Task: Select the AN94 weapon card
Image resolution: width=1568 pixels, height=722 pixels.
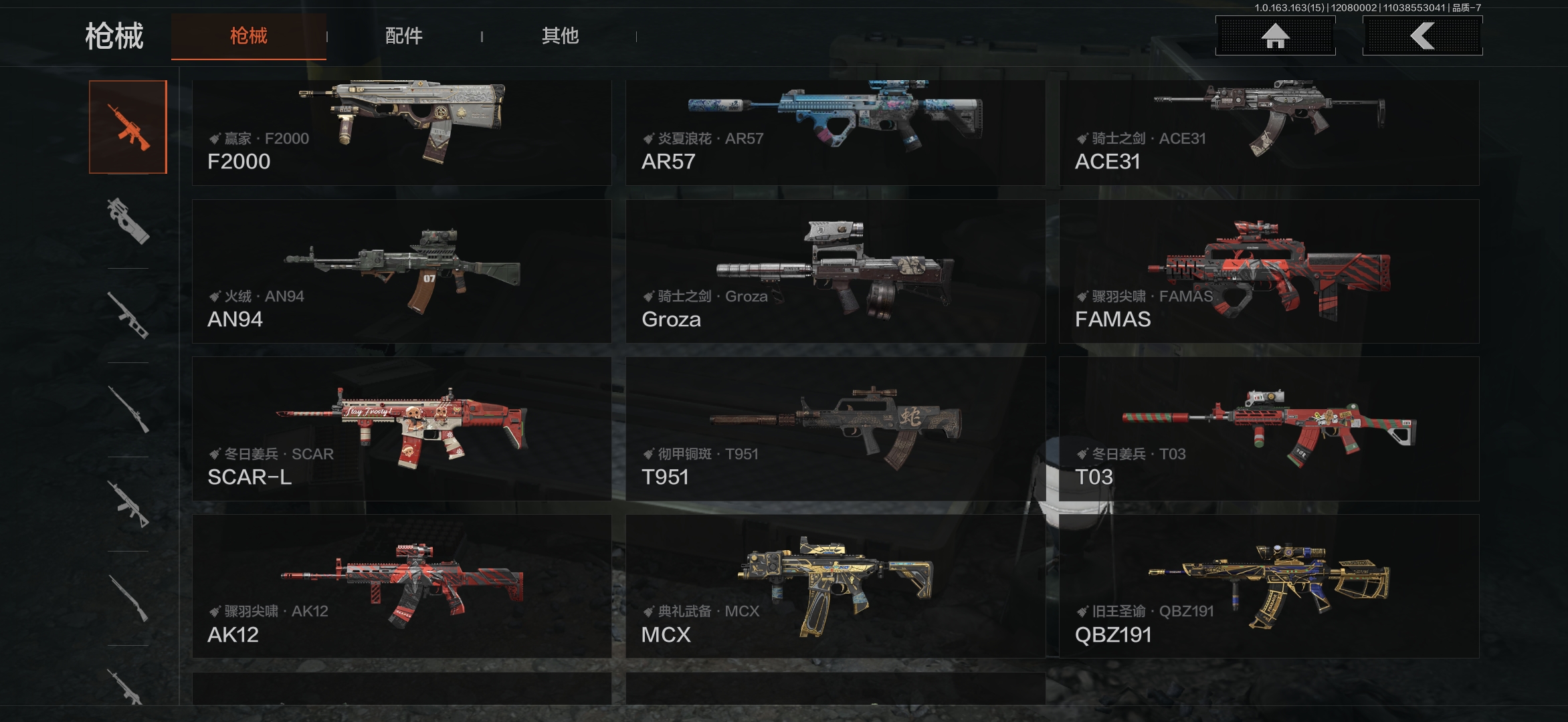Action: point(401,271)
